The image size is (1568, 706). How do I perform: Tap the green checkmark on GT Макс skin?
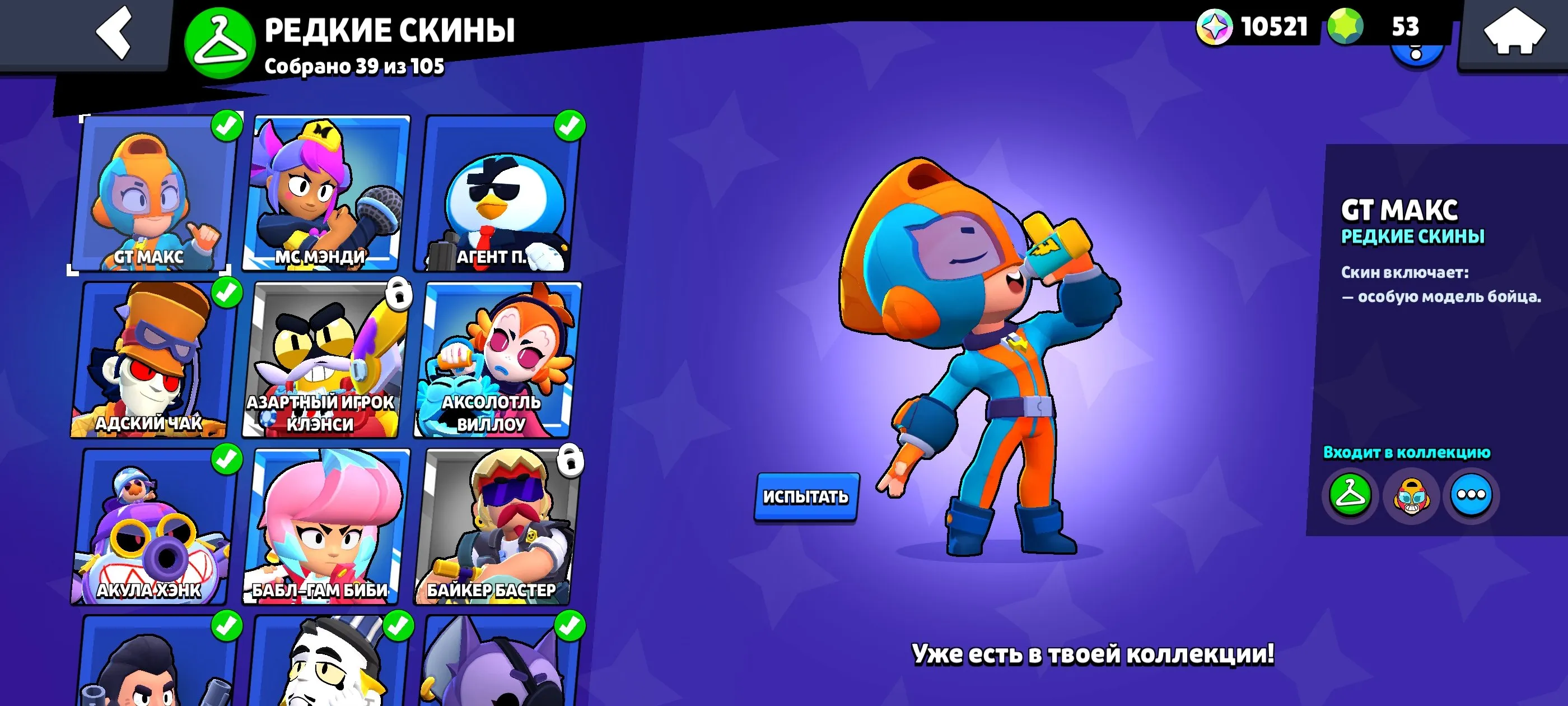coord(225,127)
